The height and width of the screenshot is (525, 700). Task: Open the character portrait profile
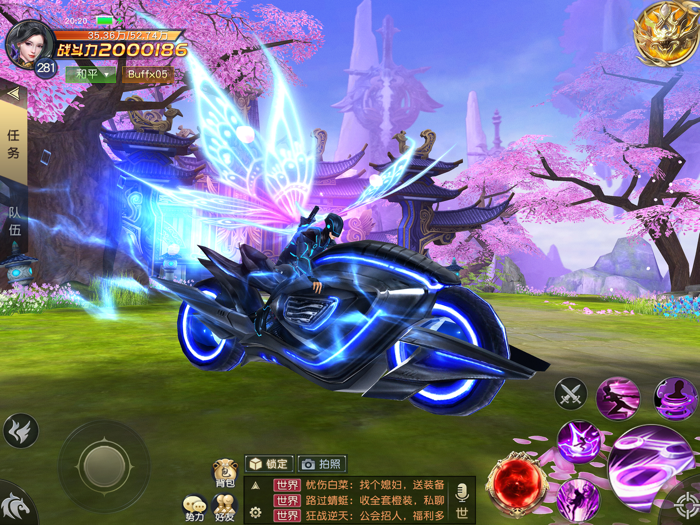click(28, 44)
